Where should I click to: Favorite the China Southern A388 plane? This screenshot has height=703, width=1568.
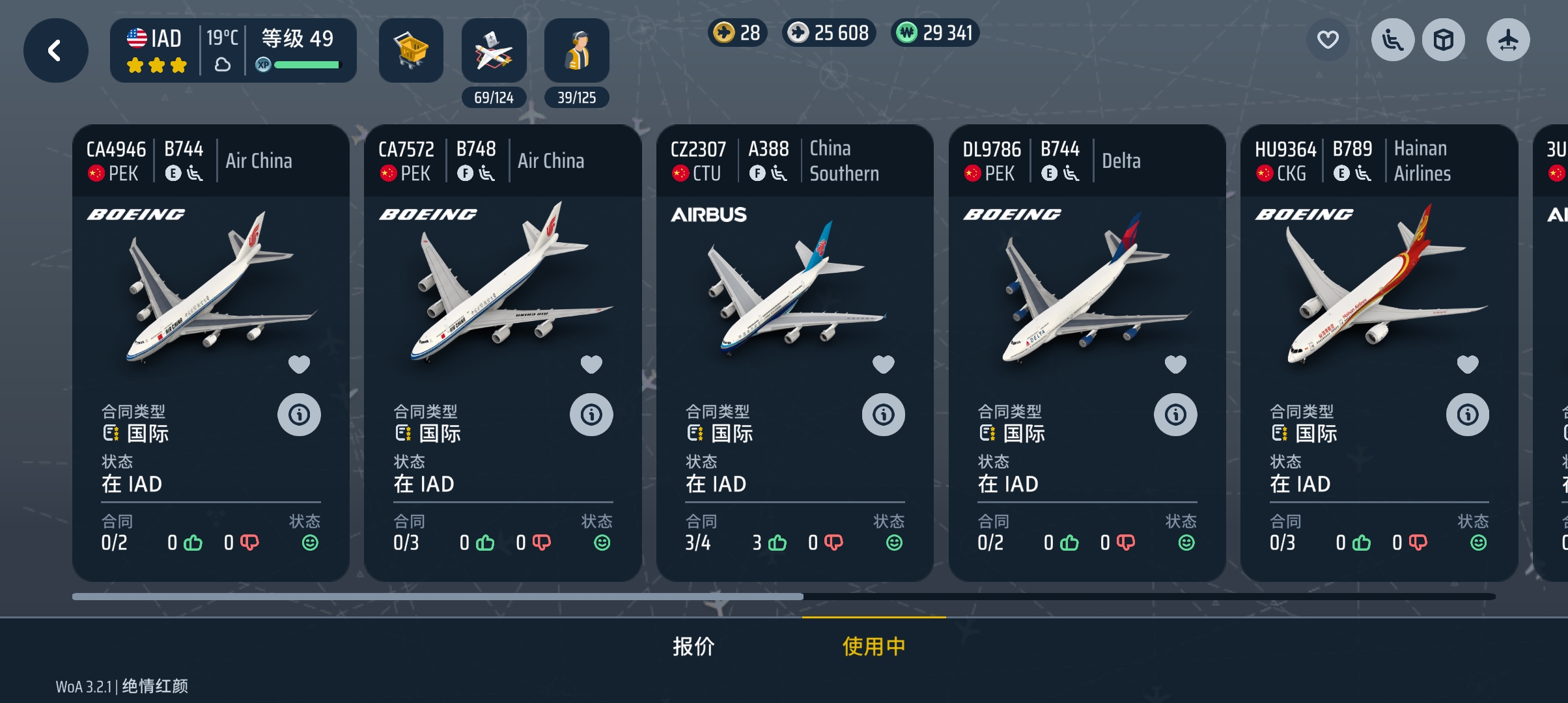pos(883,365)
